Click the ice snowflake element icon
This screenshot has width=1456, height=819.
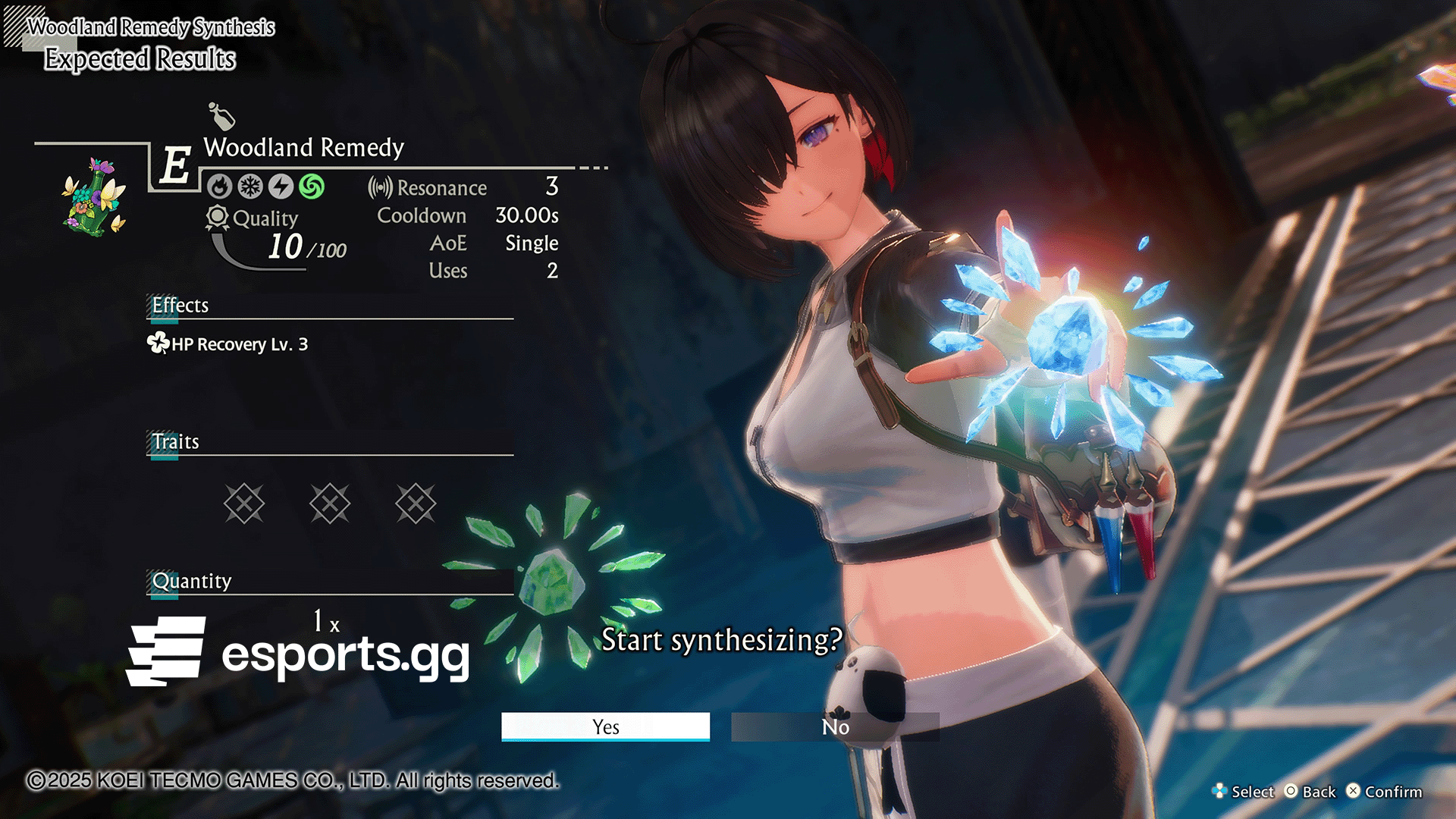[x=250, y=187]
